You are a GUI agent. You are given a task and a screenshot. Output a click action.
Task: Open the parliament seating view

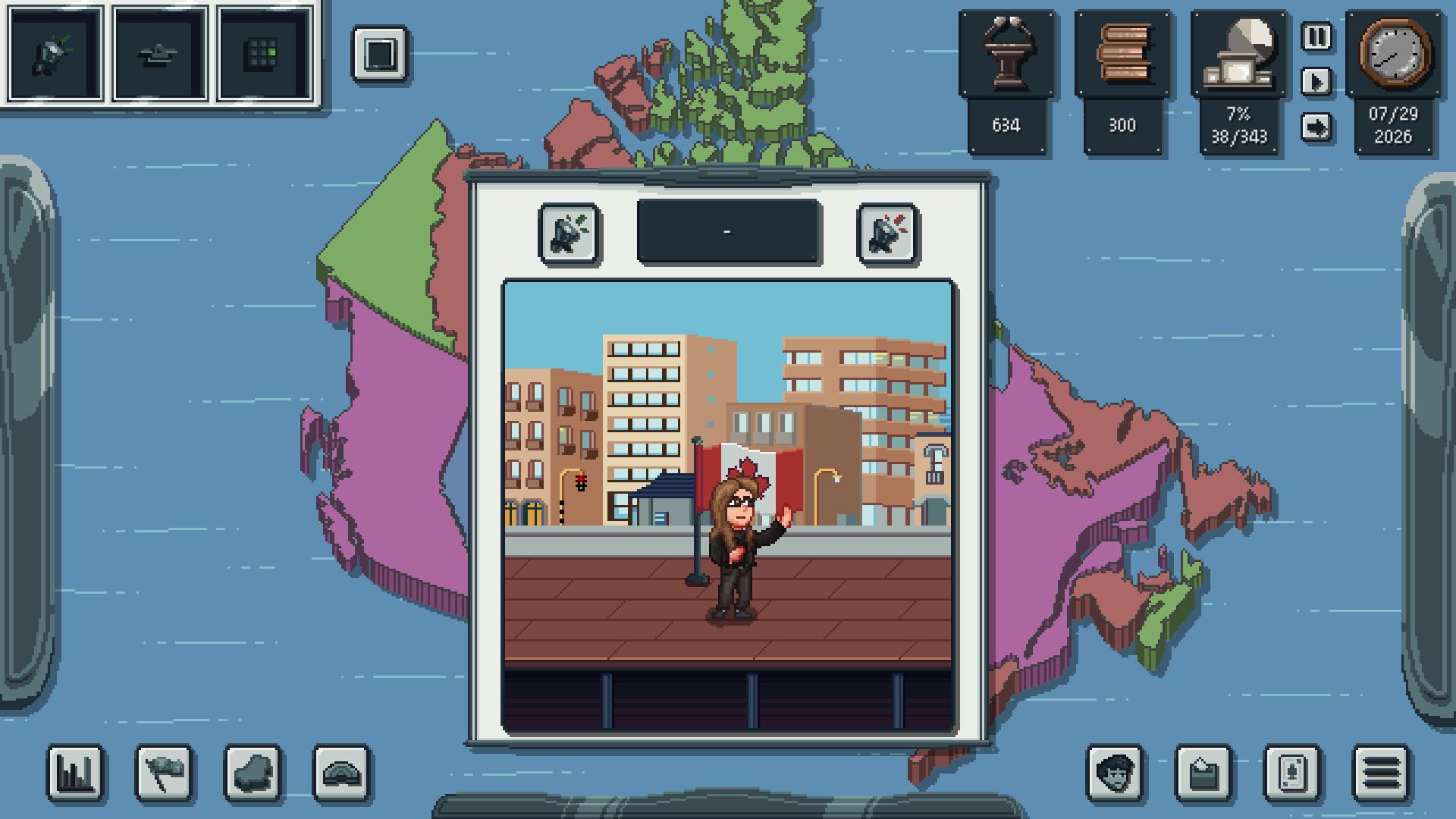341,773
